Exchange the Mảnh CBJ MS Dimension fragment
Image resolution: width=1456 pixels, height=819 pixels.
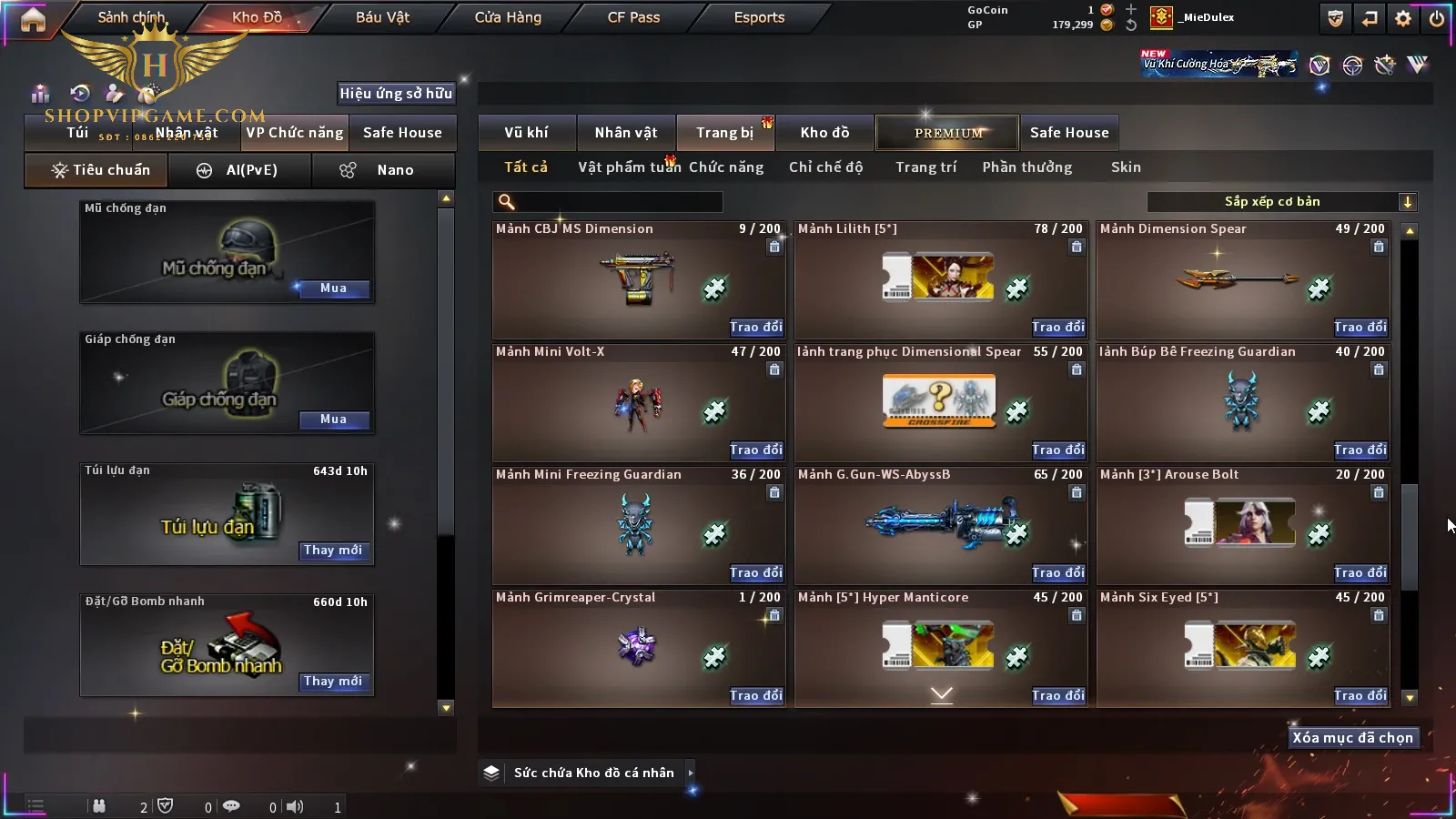coord(755,328)
